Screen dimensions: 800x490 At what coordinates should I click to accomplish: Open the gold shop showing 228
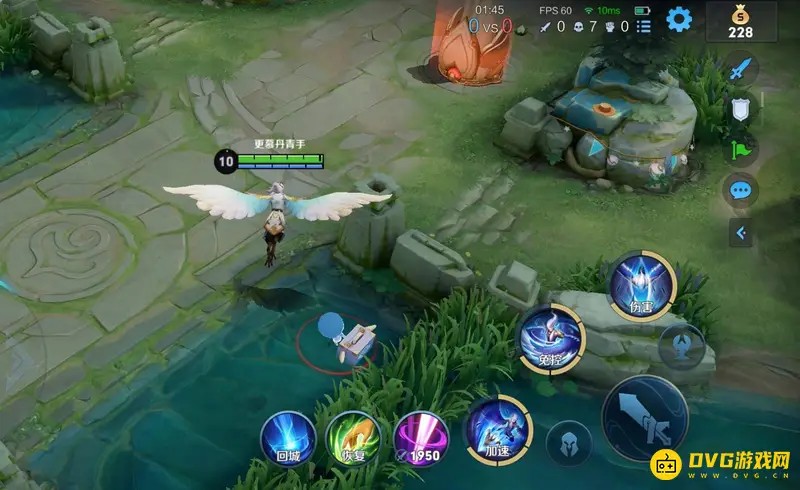(740, 20)
